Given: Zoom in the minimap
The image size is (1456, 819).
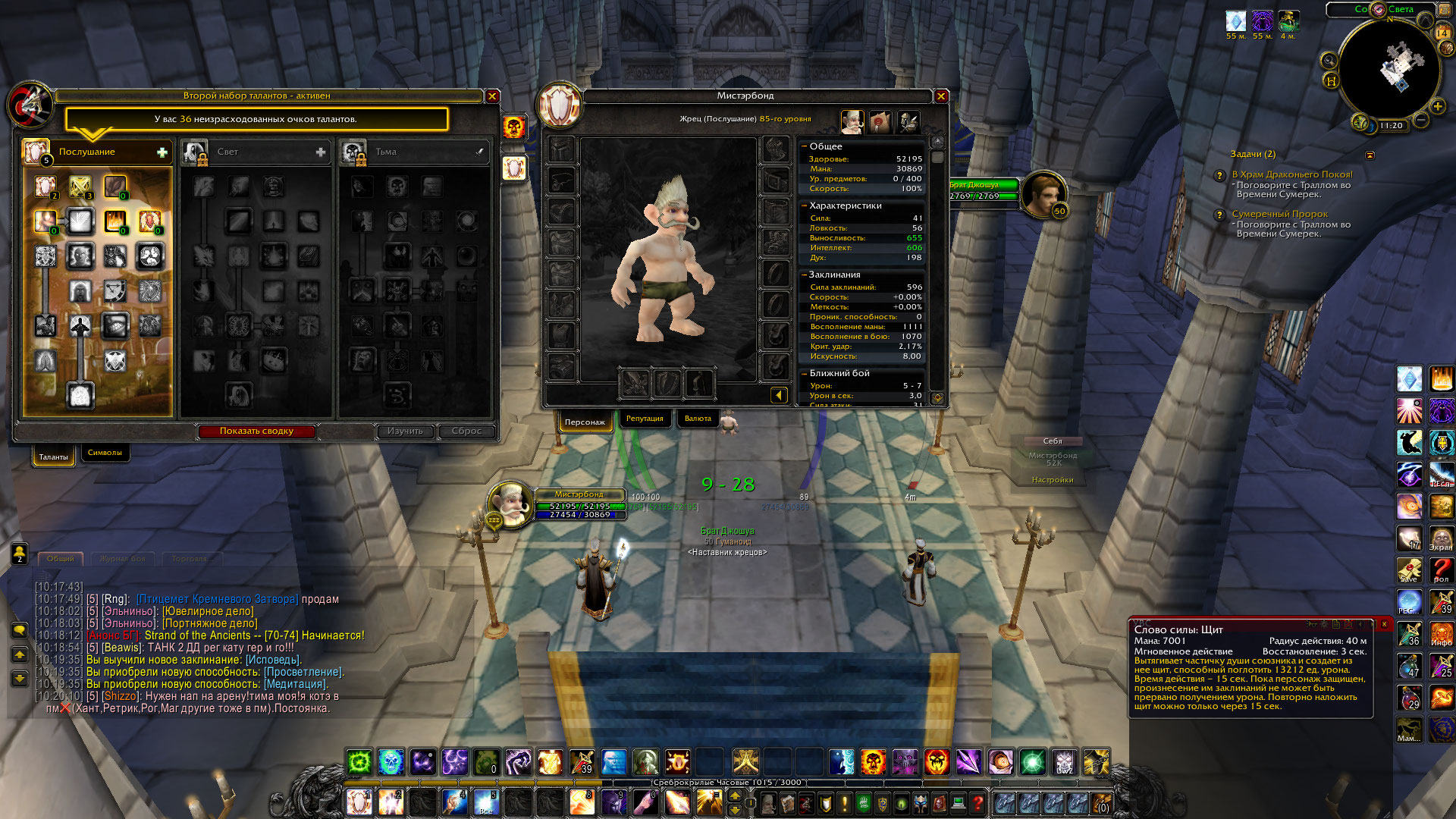Looking at the screenshot, I should tap(1437, 106).
